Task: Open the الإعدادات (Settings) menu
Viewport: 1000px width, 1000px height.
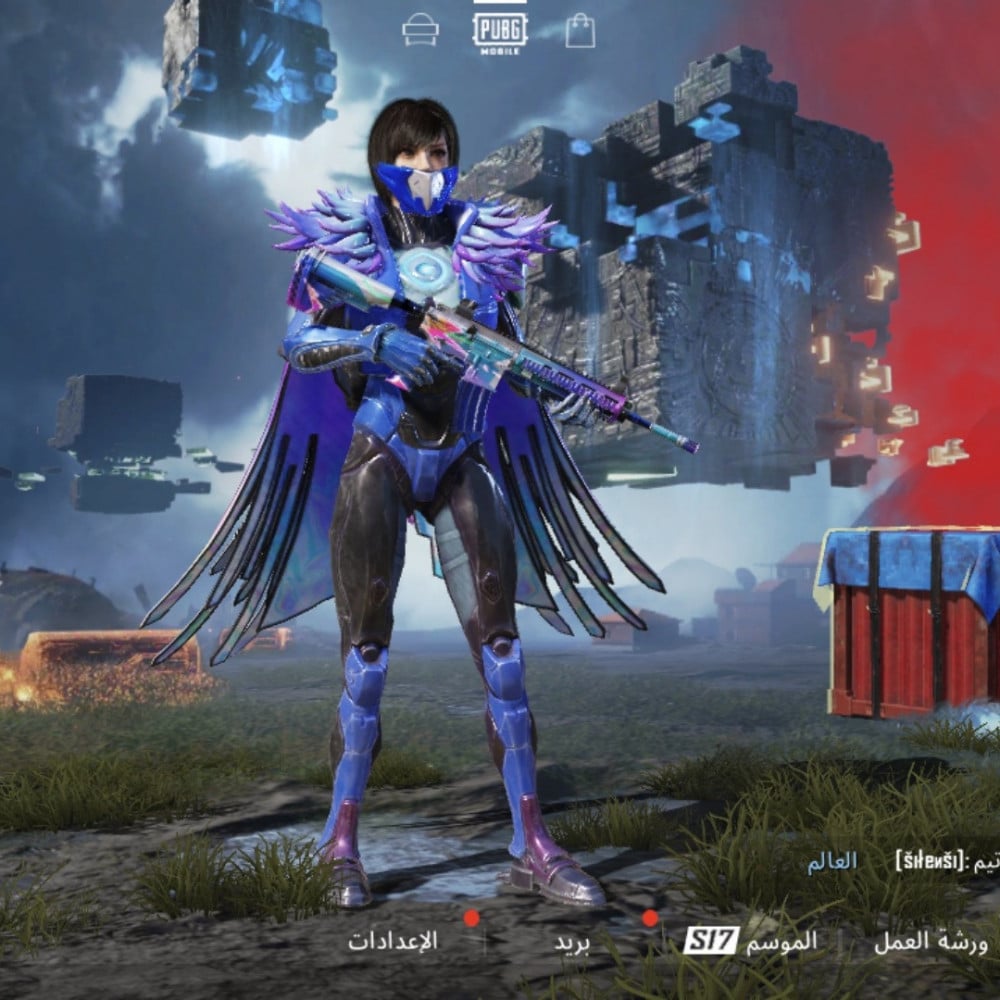Action: coord(393,941)
